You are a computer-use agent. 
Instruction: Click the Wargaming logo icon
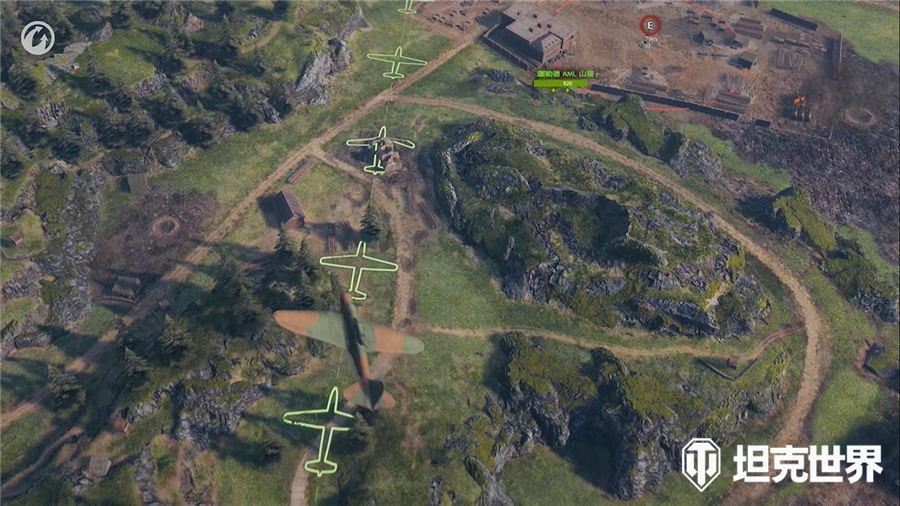[37, 38]
